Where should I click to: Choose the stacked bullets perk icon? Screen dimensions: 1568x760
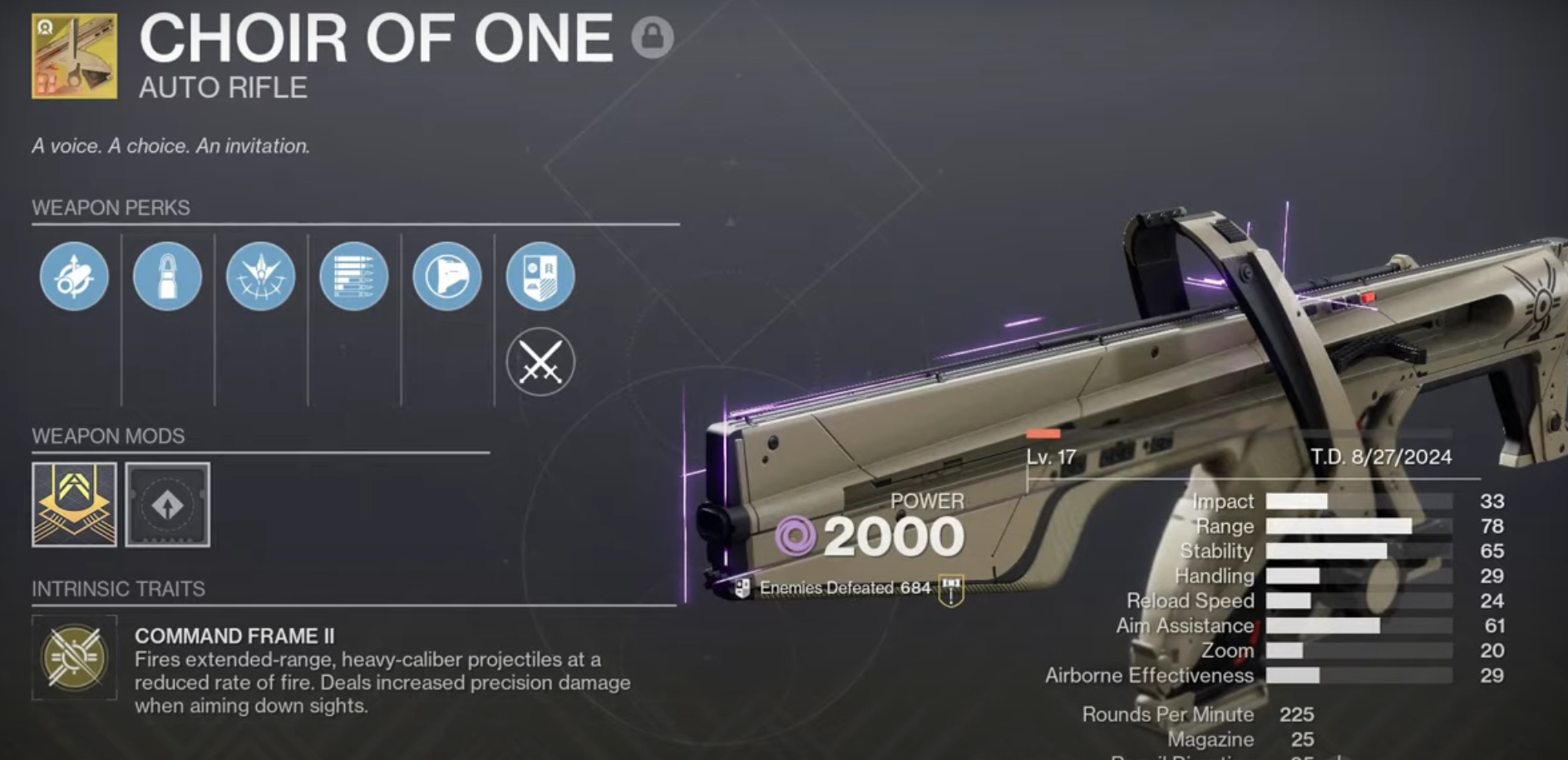(353, 276)
